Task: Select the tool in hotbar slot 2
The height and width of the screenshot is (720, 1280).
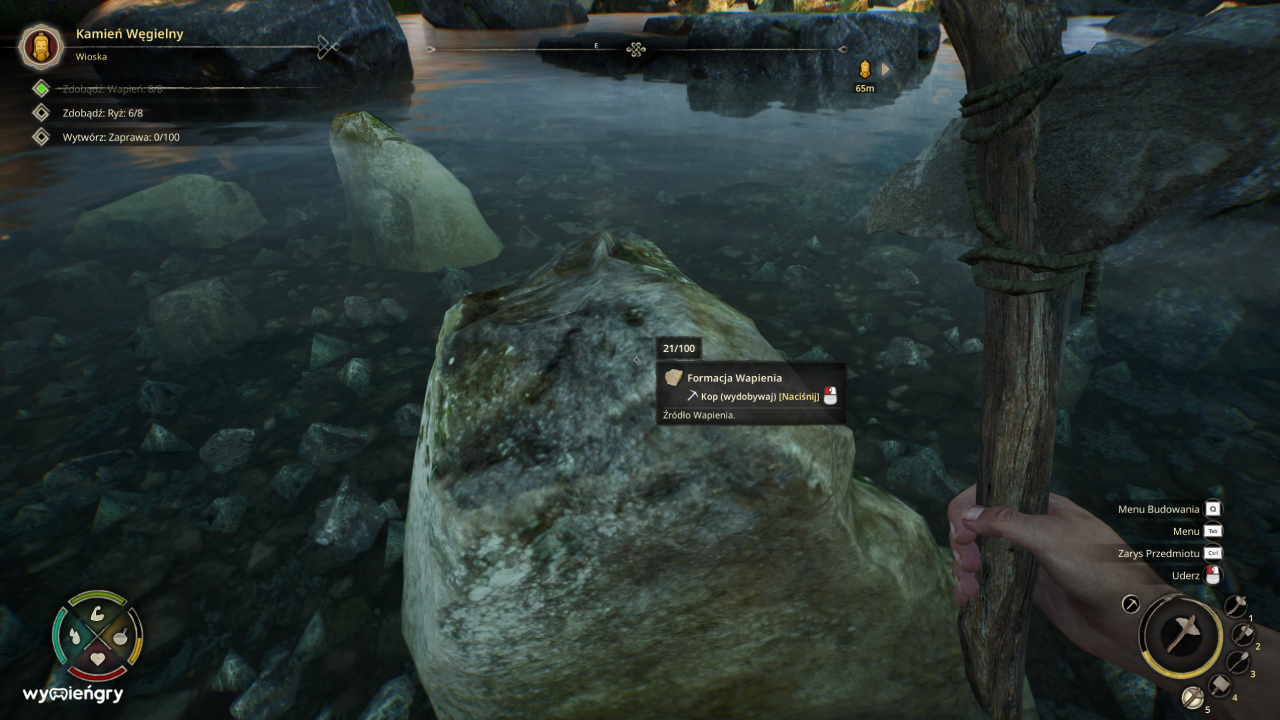Action: click(x=1243, y=634)
